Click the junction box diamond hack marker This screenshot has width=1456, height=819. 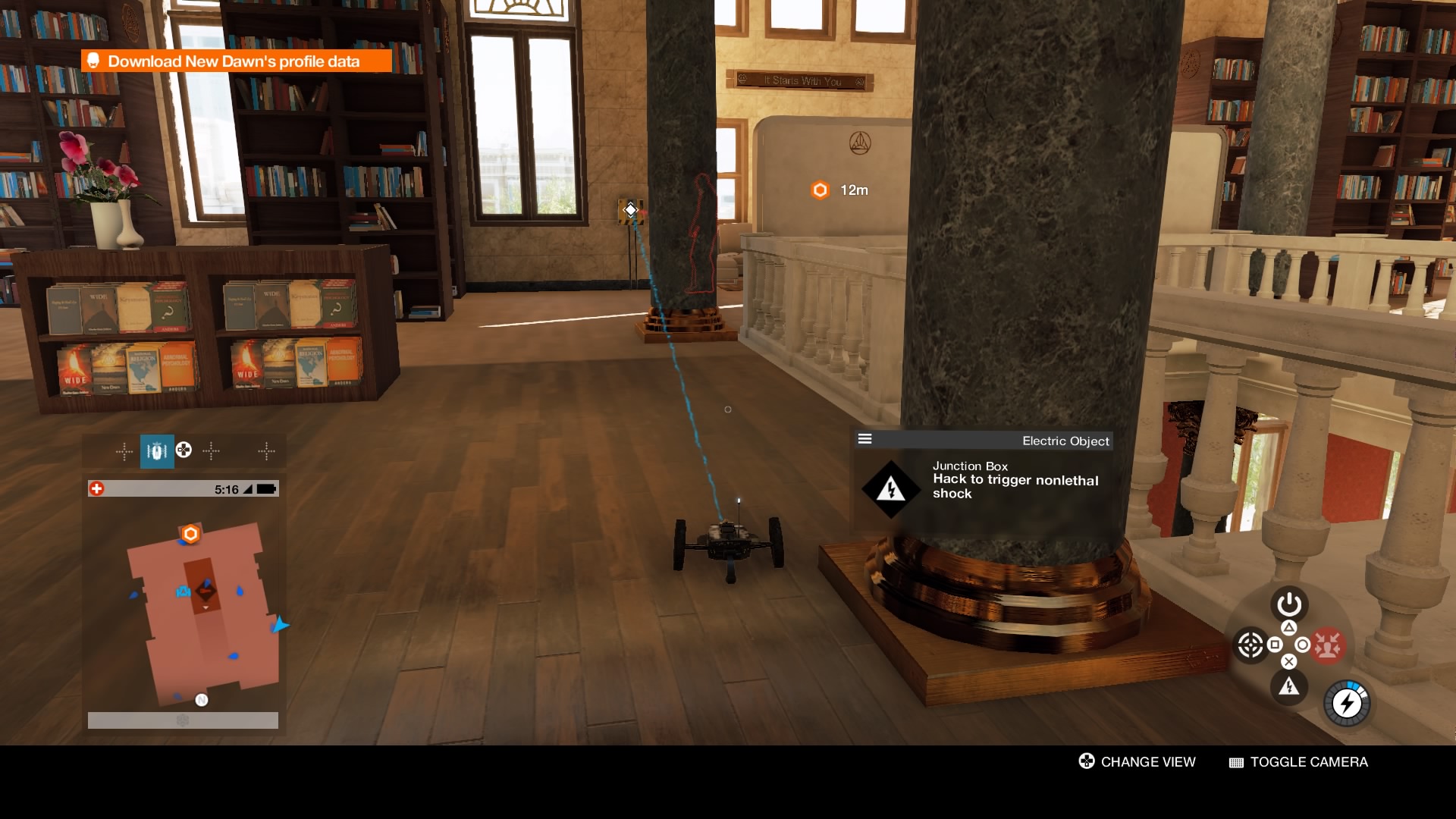click(x=630, y=209)
